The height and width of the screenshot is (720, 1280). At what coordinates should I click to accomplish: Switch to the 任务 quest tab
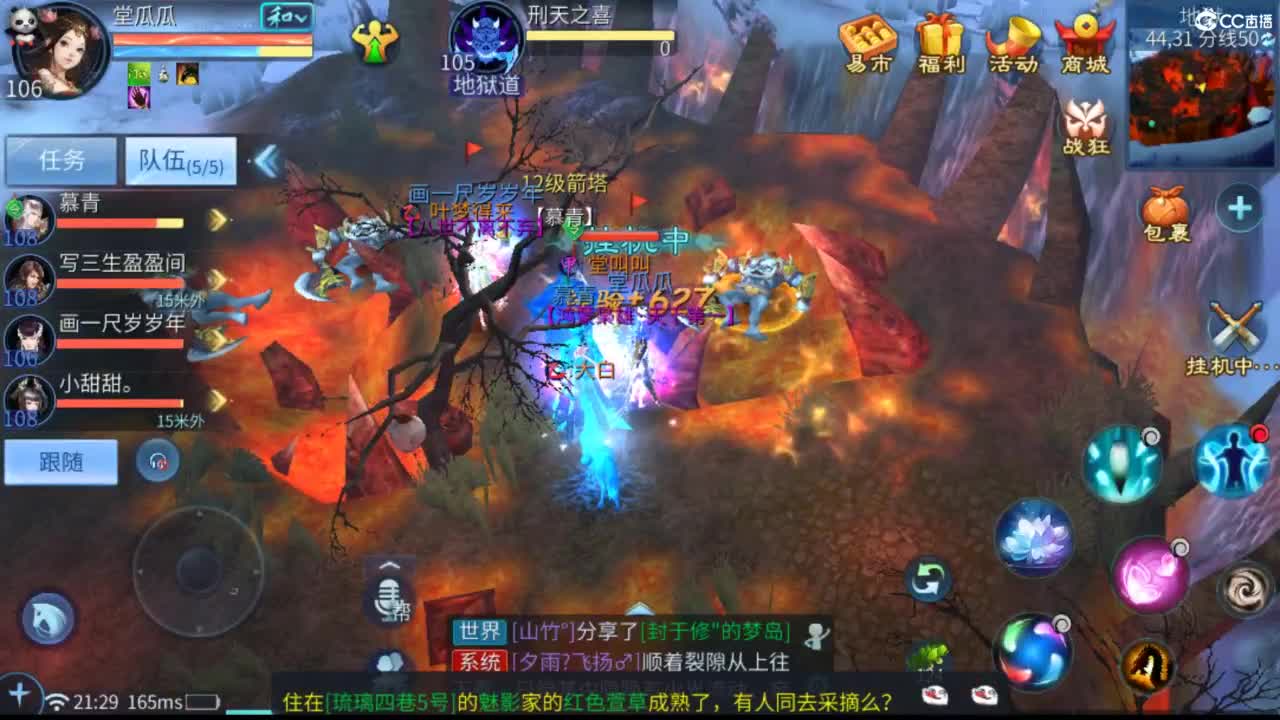tap(60, 160)
